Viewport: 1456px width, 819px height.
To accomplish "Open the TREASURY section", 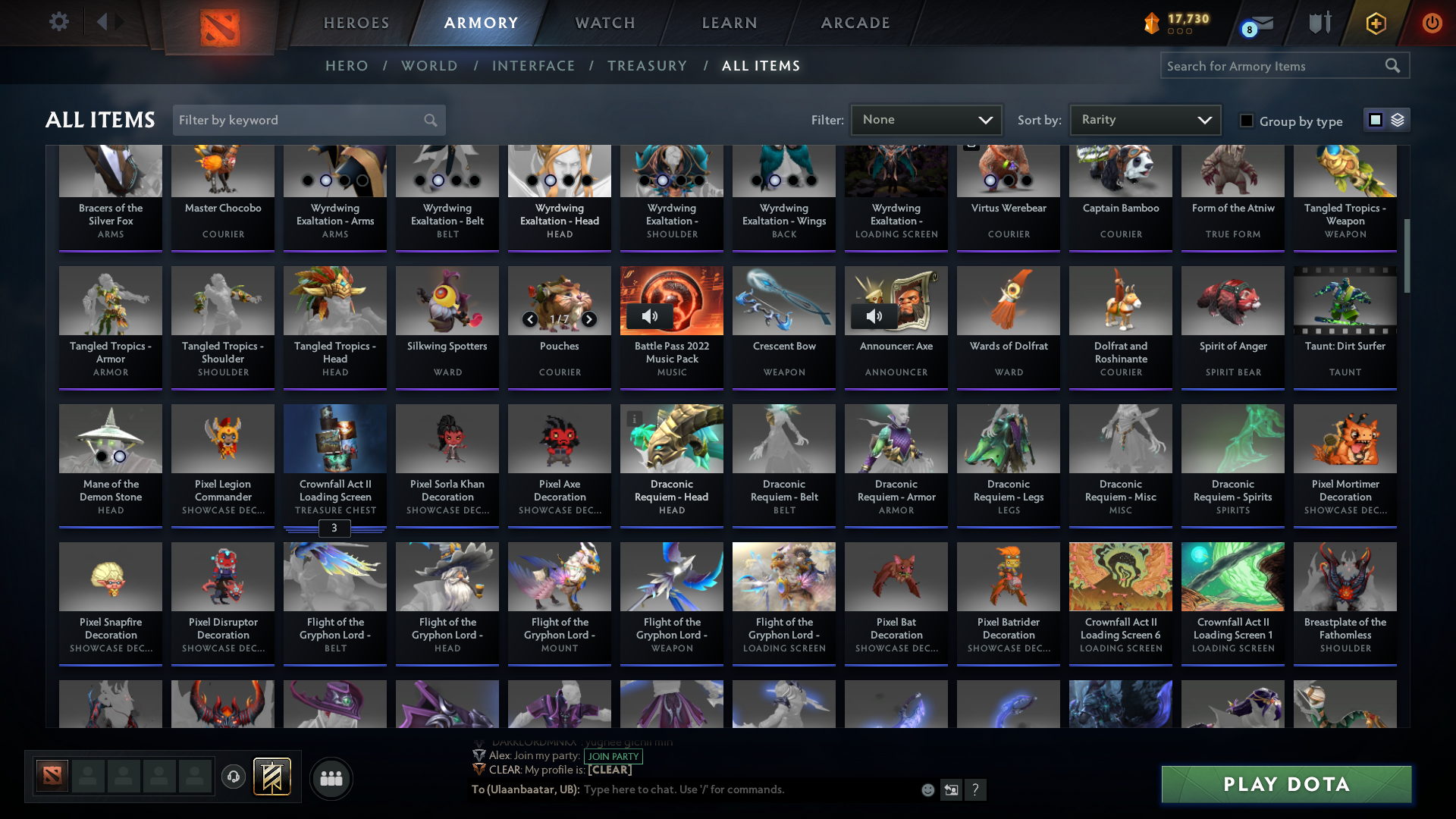I will click(647, 65).
